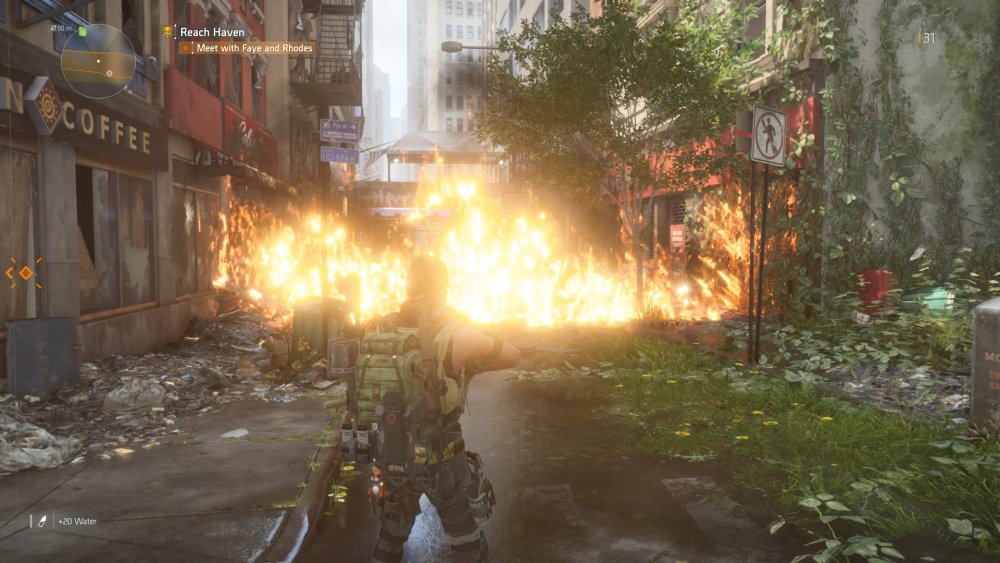Open the circular minimap

coord(97,61)
